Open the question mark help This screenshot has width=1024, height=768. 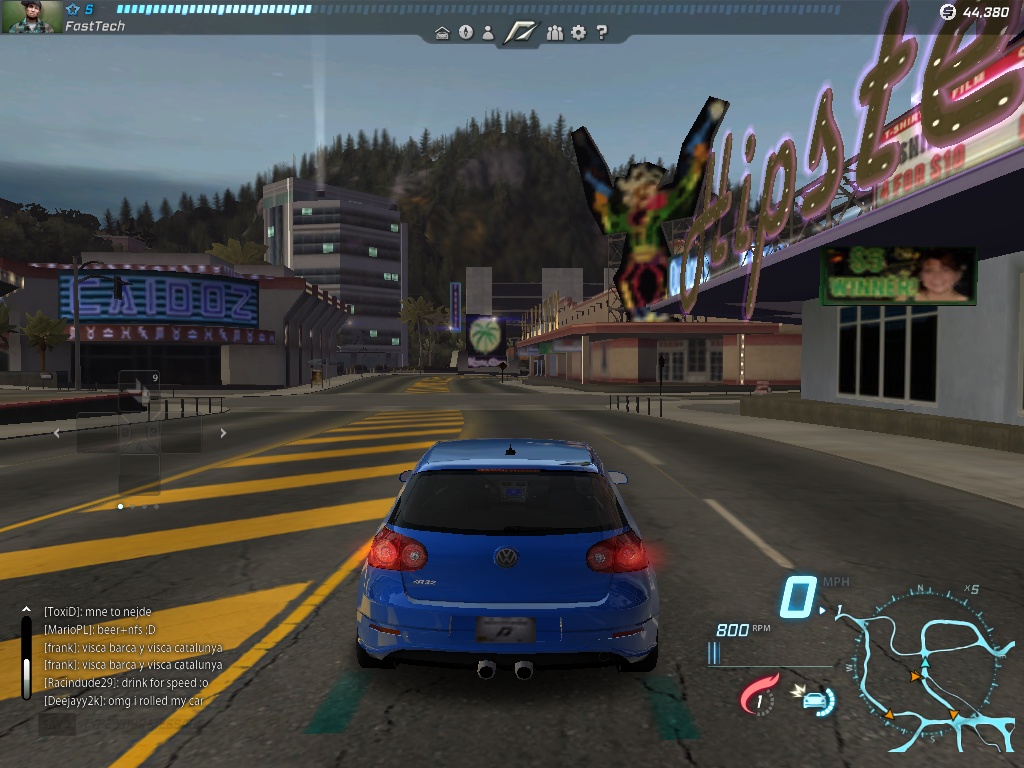pyautogui.click(x=601, y=32)
